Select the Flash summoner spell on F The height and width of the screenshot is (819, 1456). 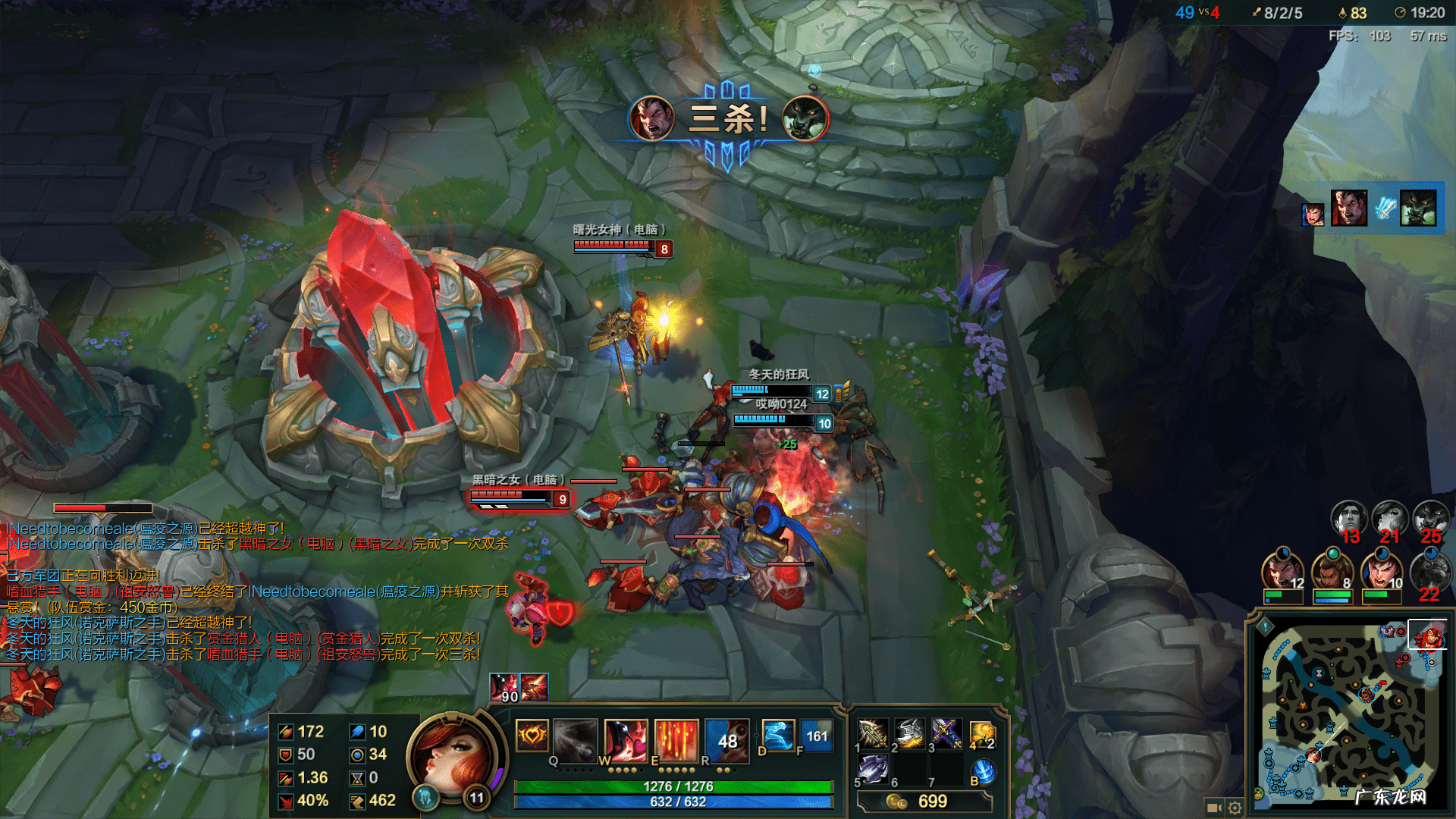[x=817, y=736]
